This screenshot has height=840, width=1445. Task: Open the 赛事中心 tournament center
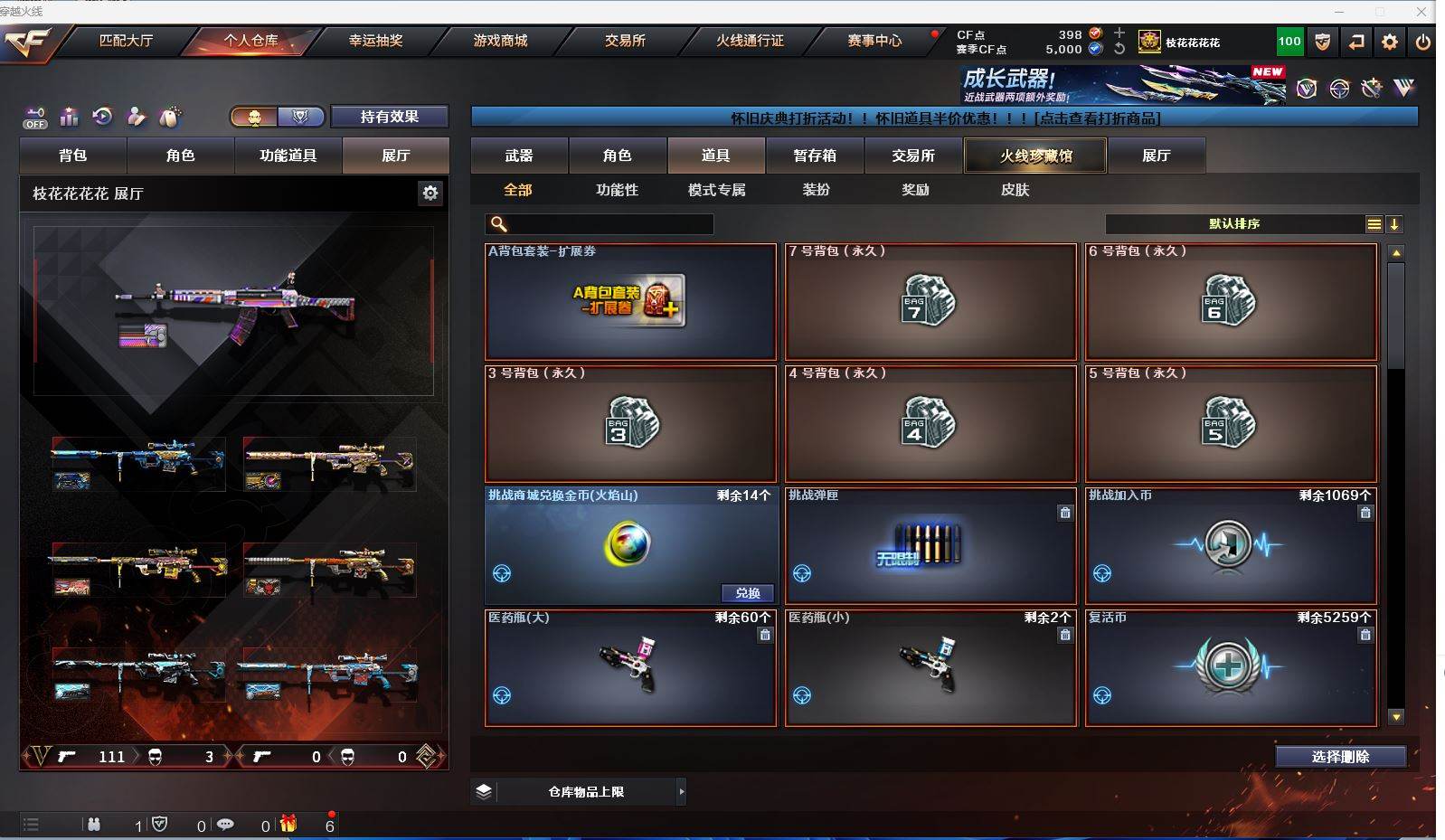point(874,41)
